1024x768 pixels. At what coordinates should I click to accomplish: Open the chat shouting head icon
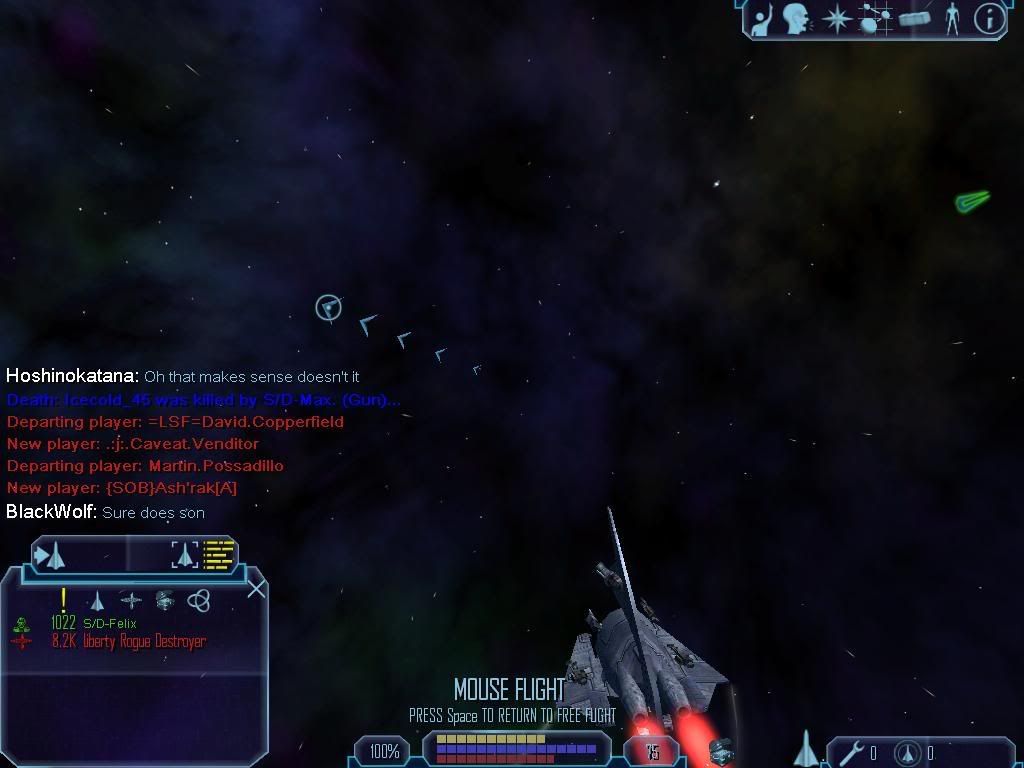tap(797, 18)
